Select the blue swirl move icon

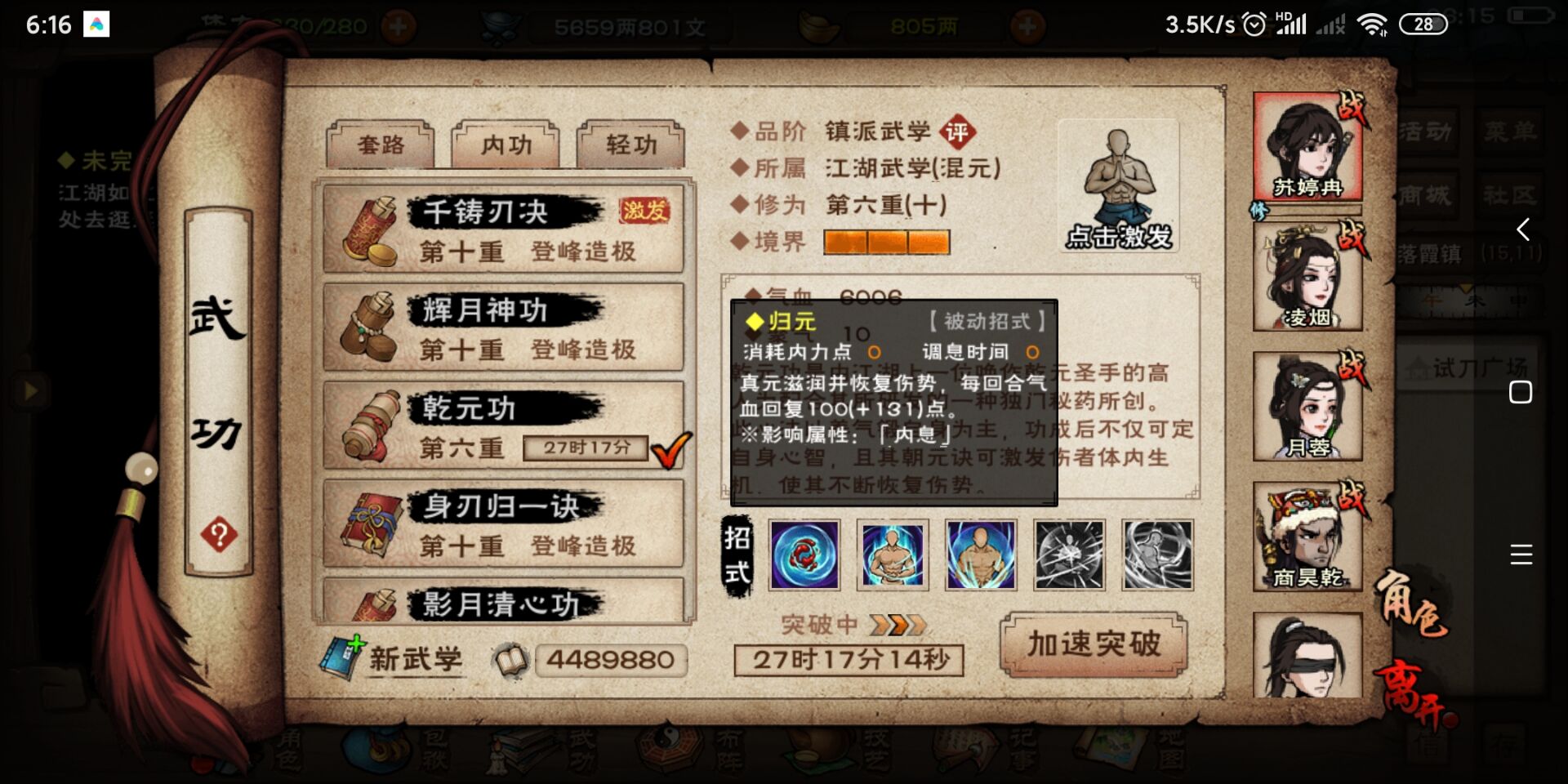[804, 555]
